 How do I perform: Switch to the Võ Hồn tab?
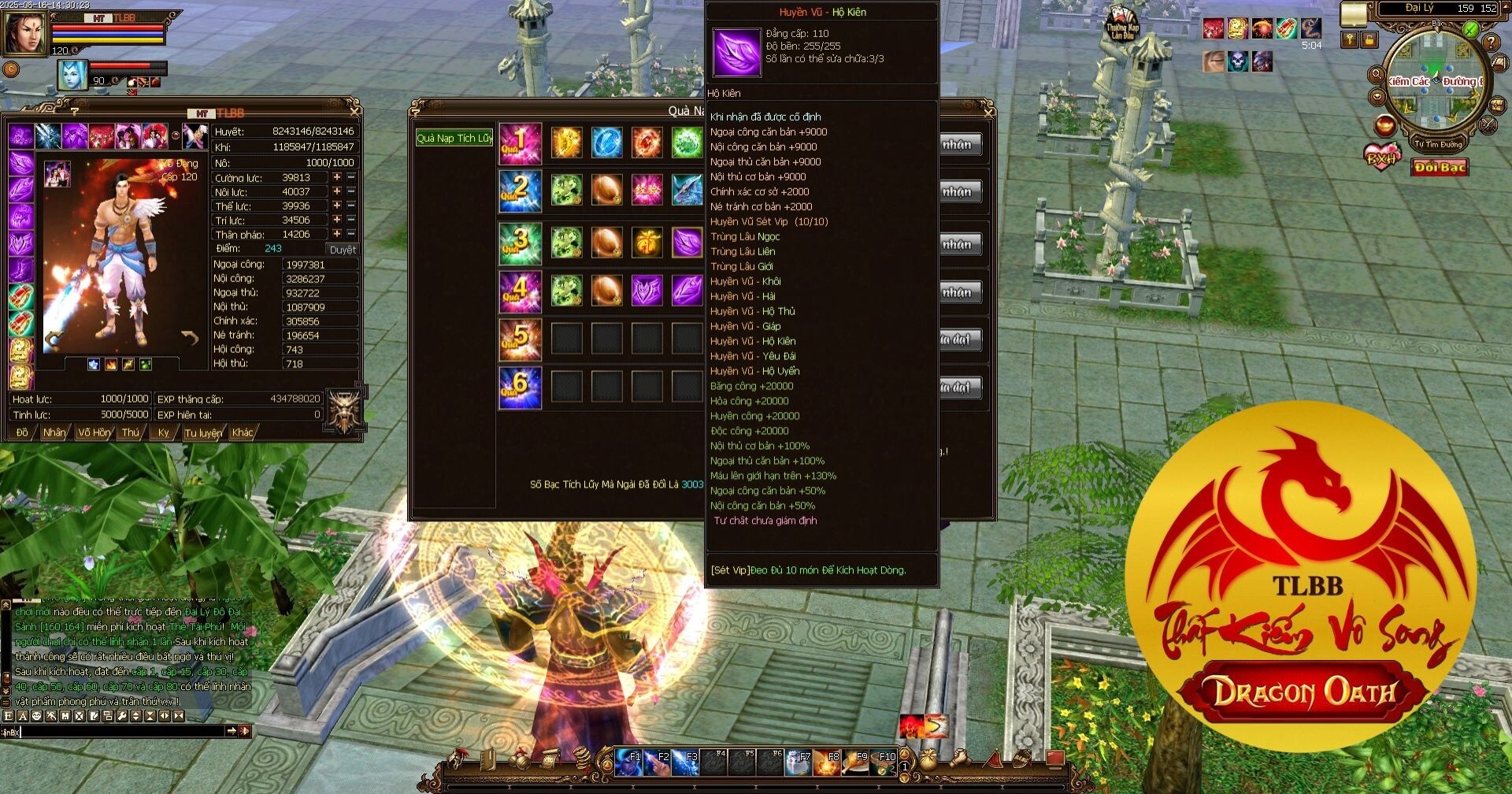(x=94, y=432)
